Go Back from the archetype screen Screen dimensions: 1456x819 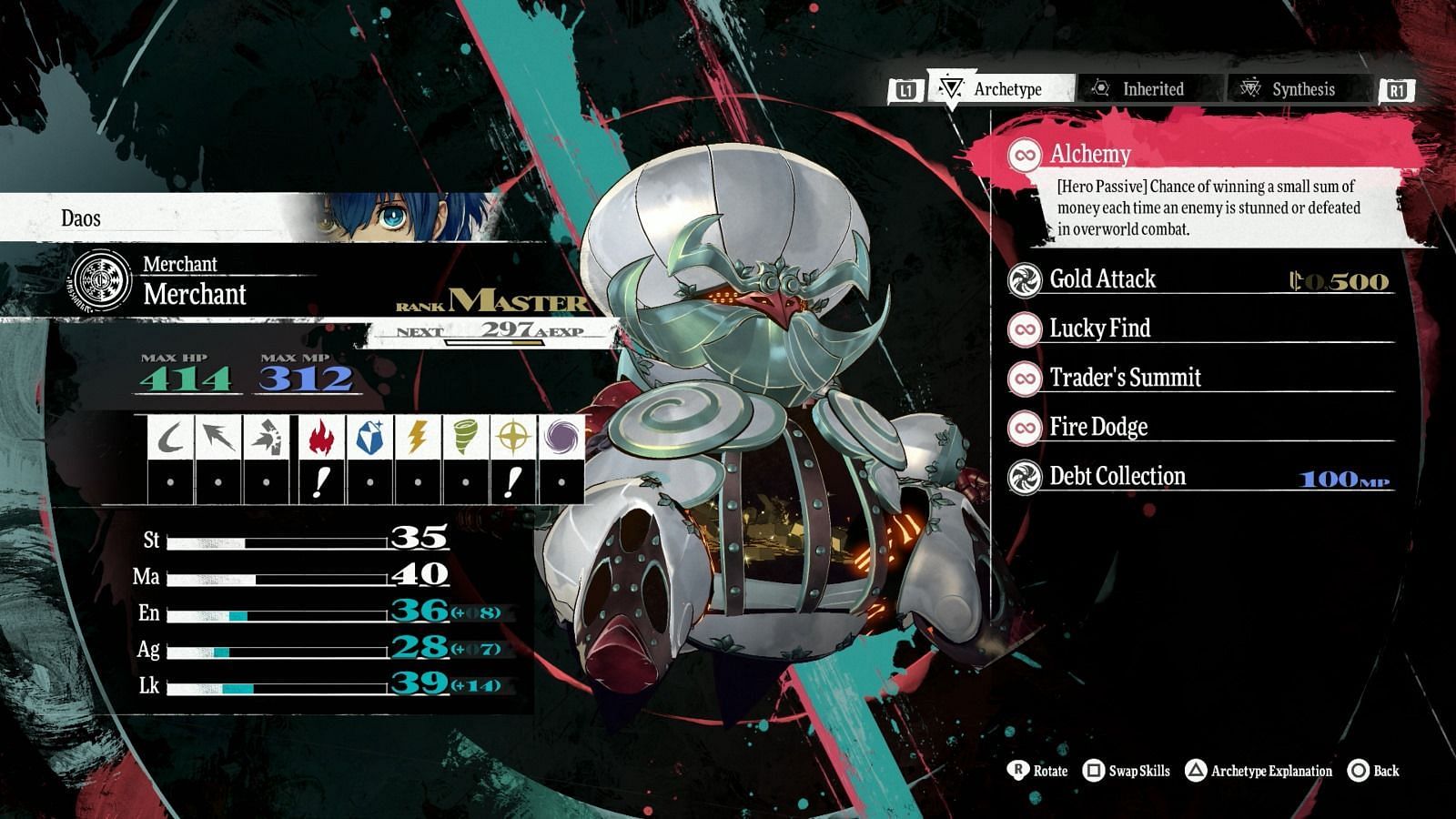click(x=1374, y=771)
